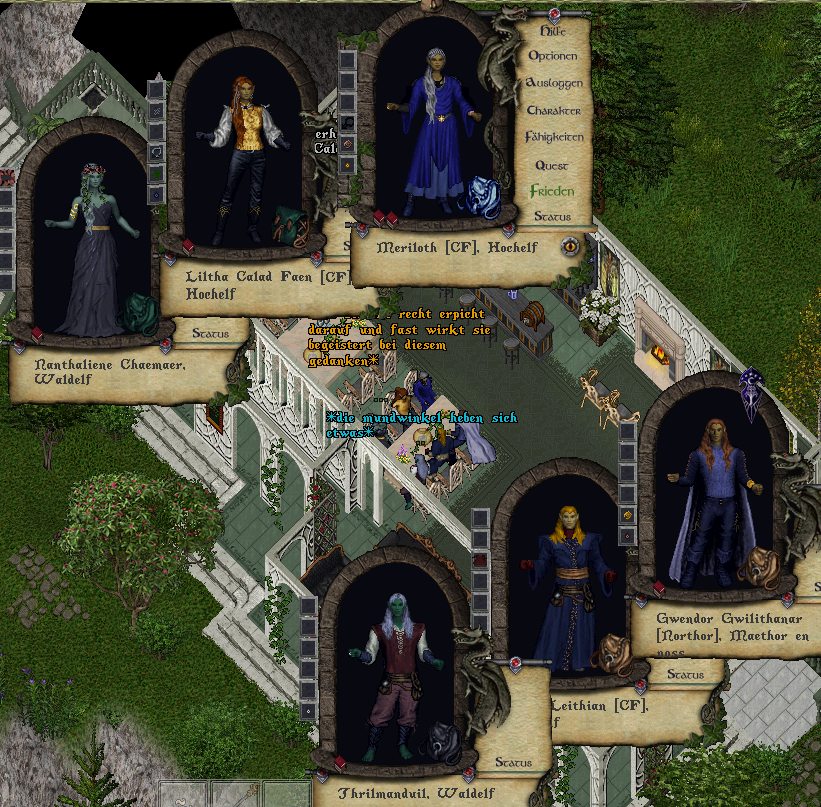Open the Optionen settings
Image resolution: width=821 pixels, height=807 pixels.
(x=553, y=56)
